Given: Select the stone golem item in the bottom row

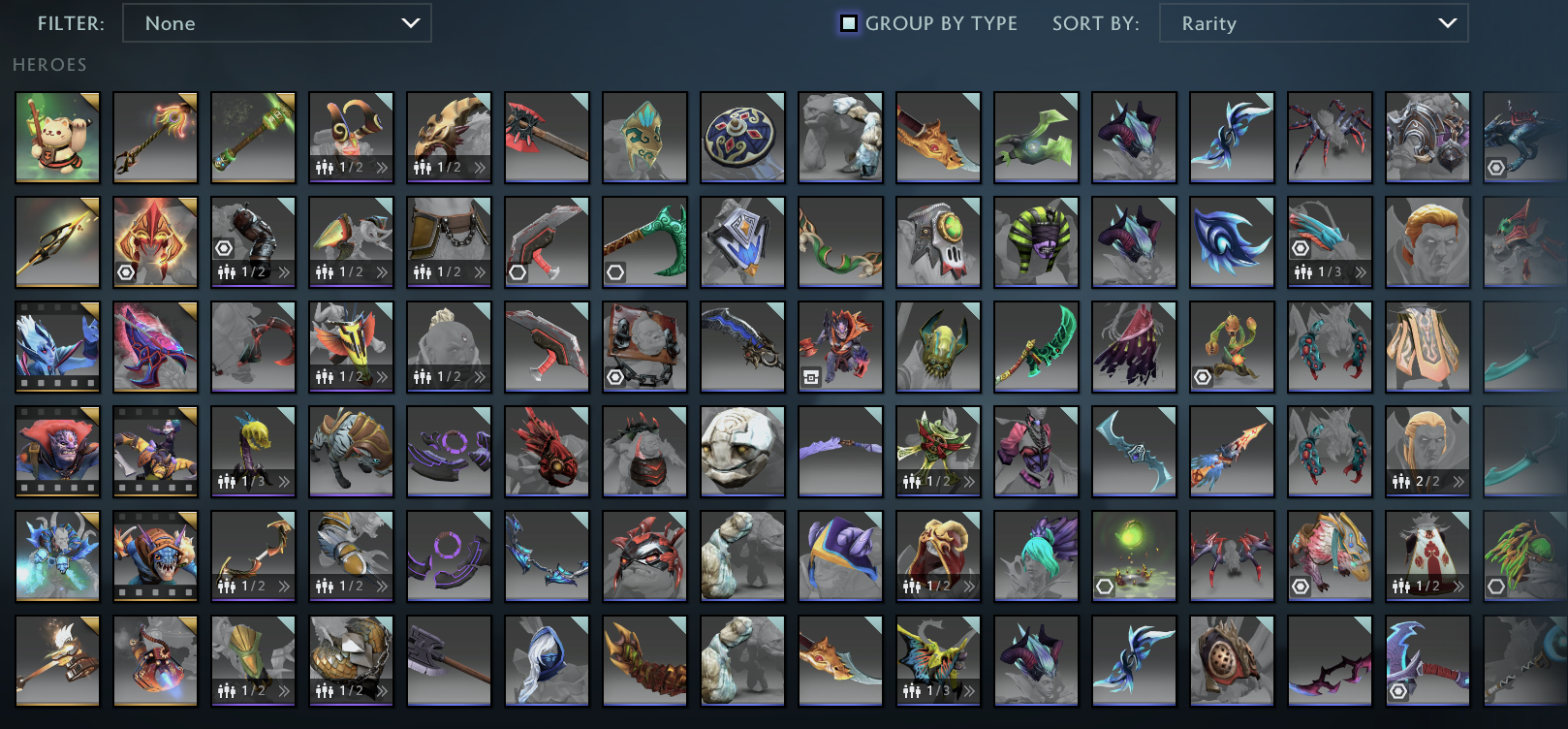Looking at the screenshot, I should coord(742,660).
